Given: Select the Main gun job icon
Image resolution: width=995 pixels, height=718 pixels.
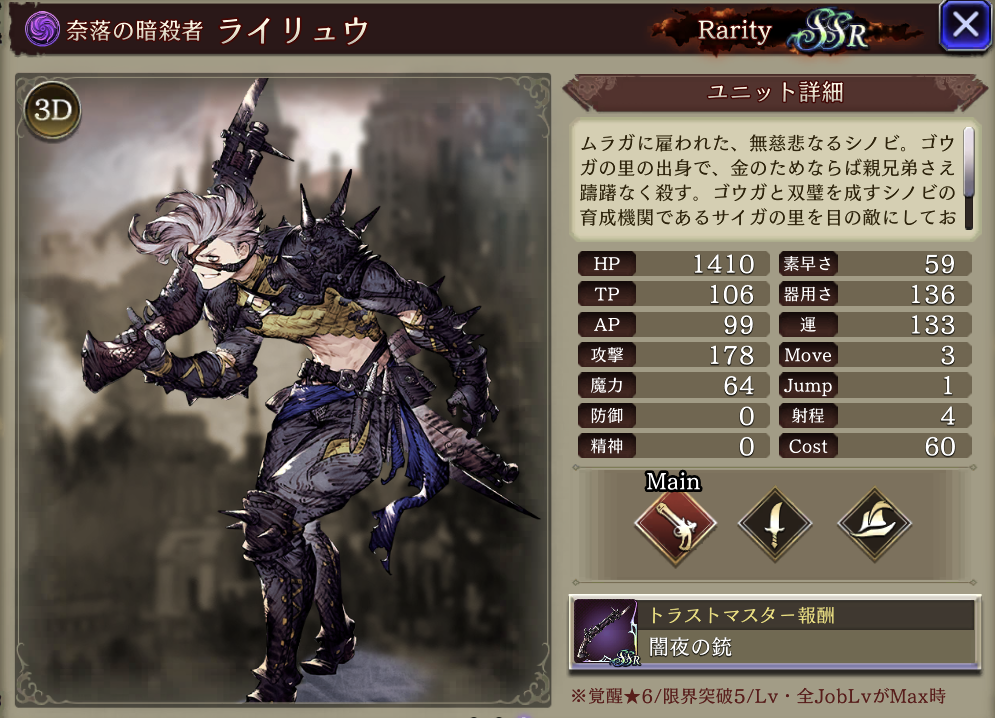Looking at the screenshot, I should click(675, 525).
